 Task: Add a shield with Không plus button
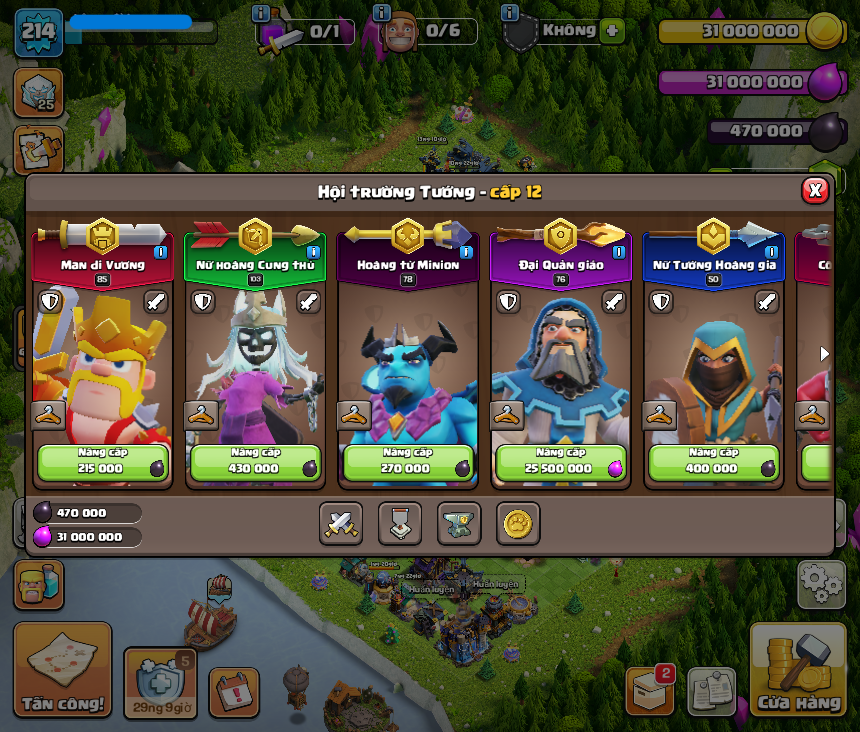tap(612, 31)
